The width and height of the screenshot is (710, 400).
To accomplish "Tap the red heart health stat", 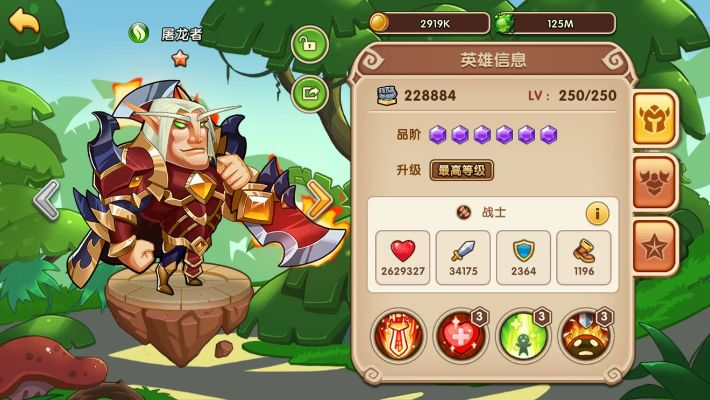I will tap(404, 258).
